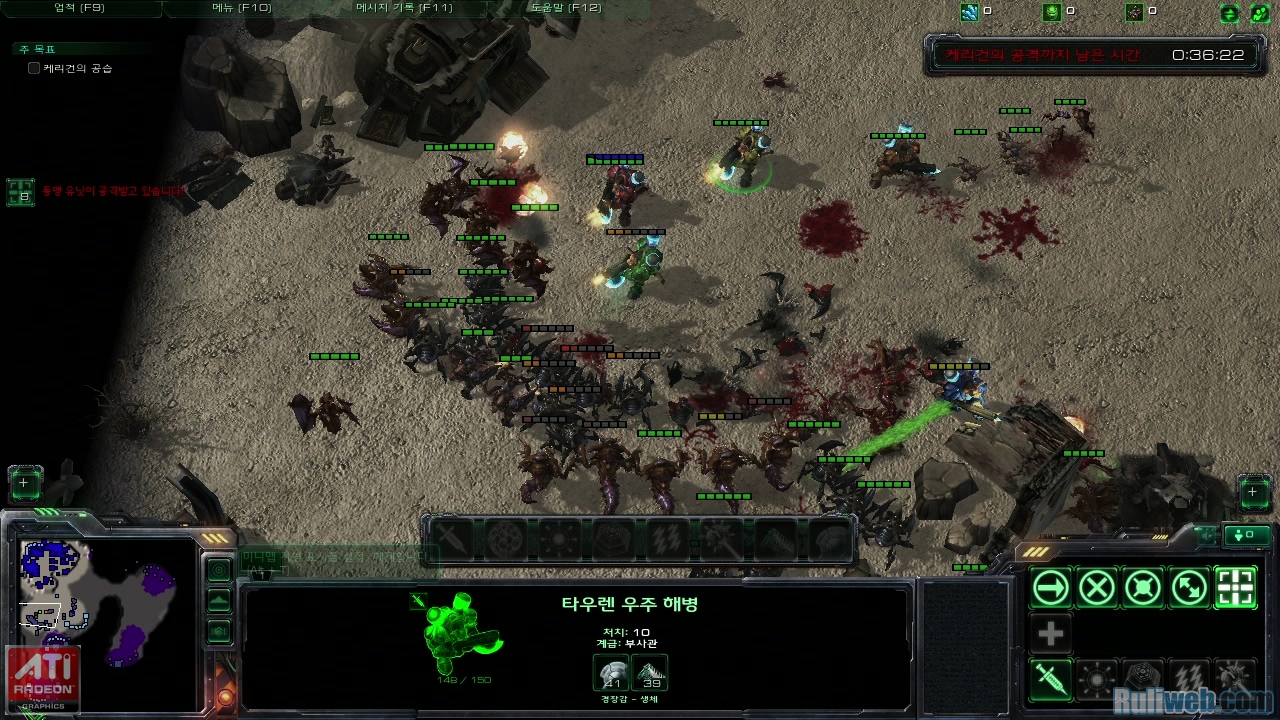Select the idle worker button

pyautogui.click(x=1254, y=492)
